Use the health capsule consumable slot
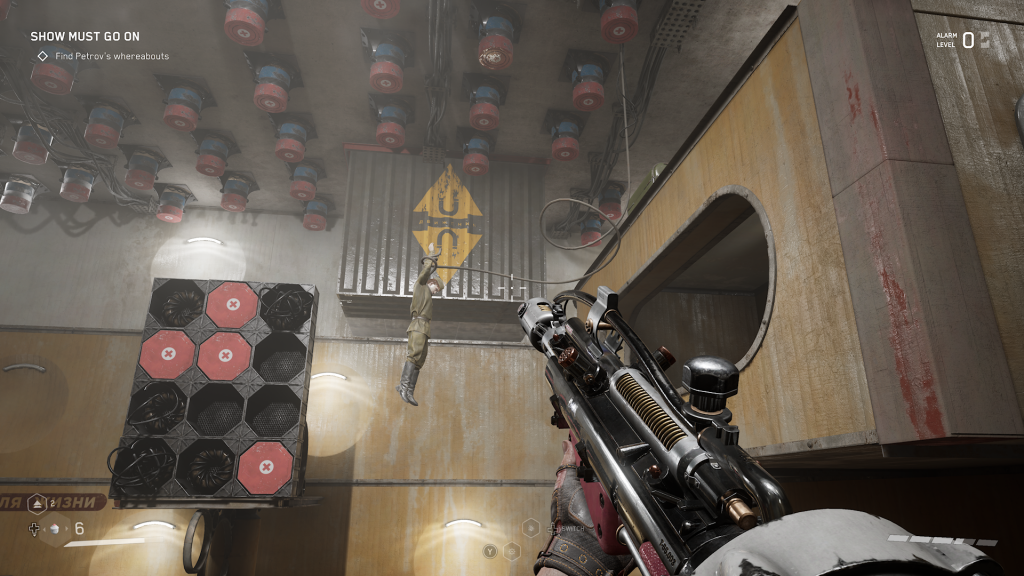The image size is (1024, 576). (x=54, y=529)
